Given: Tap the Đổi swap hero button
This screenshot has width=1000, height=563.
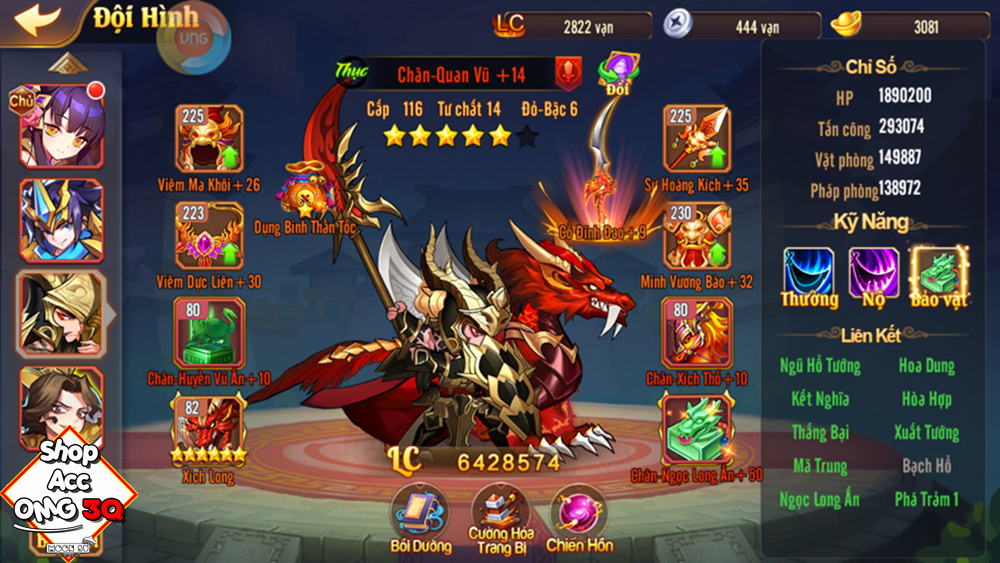Looking at the screenshot, I should (x=619, y=72).
